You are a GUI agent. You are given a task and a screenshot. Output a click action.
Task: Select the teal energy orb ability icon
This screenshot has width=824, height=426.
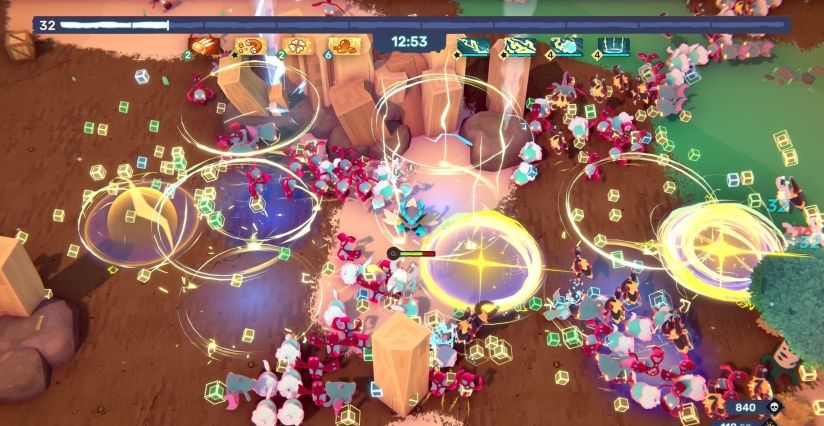click(x=566, y=46)
